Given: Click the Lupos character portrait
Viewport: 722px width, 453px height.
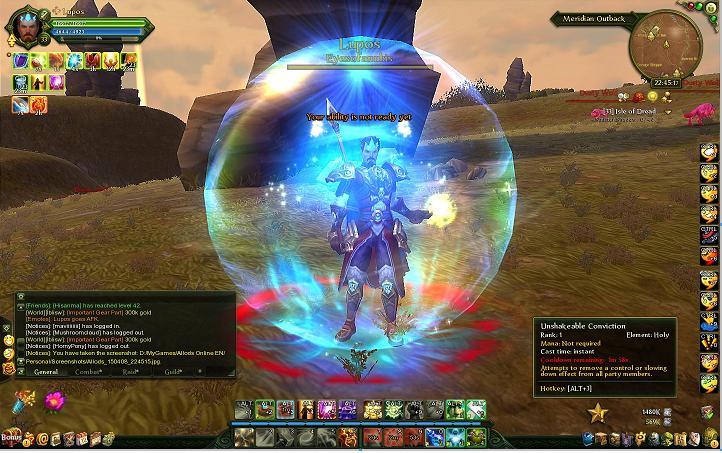Looking at the screenshot, I should [x=24, y=29].
